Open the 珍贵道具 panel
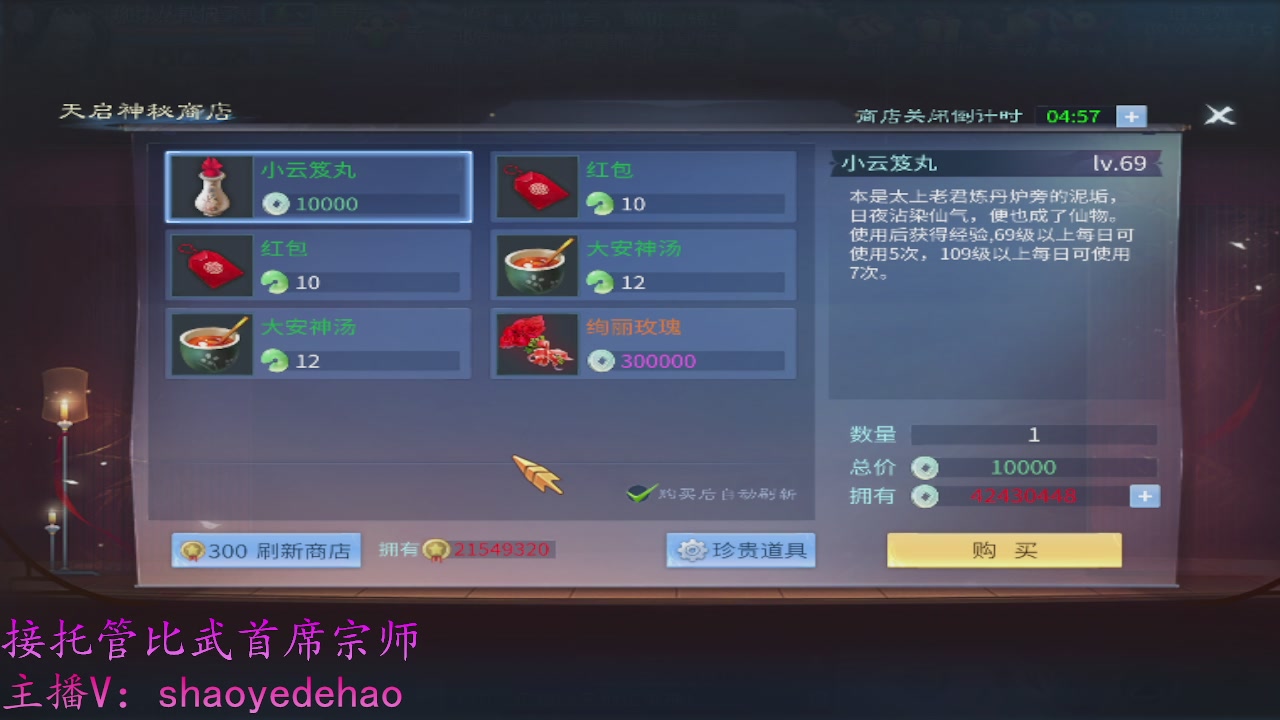This screenshot has height=720, width=1280. click(740, 549)
